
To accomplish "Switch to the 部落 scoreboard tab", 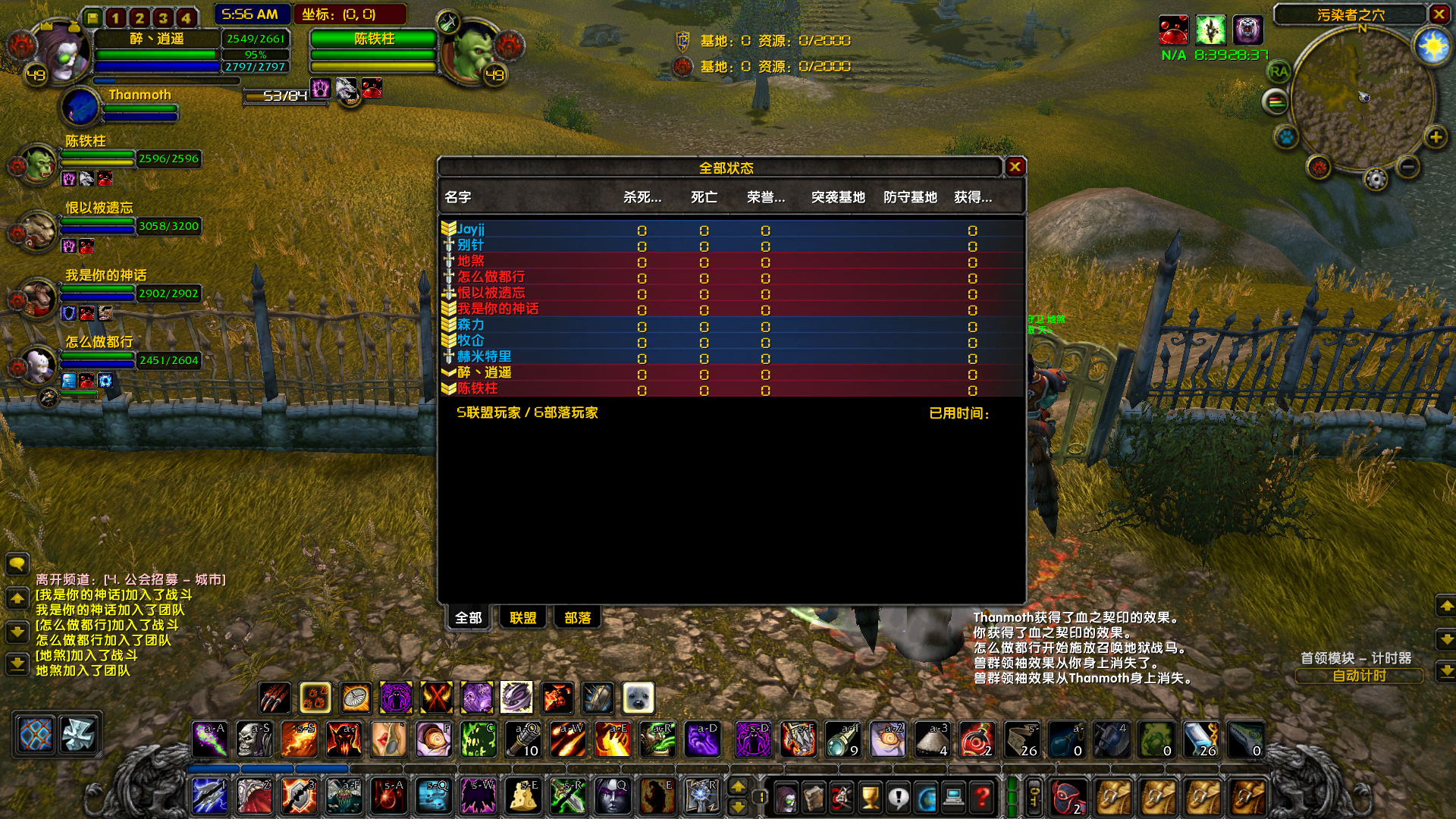I will point(578,617).
